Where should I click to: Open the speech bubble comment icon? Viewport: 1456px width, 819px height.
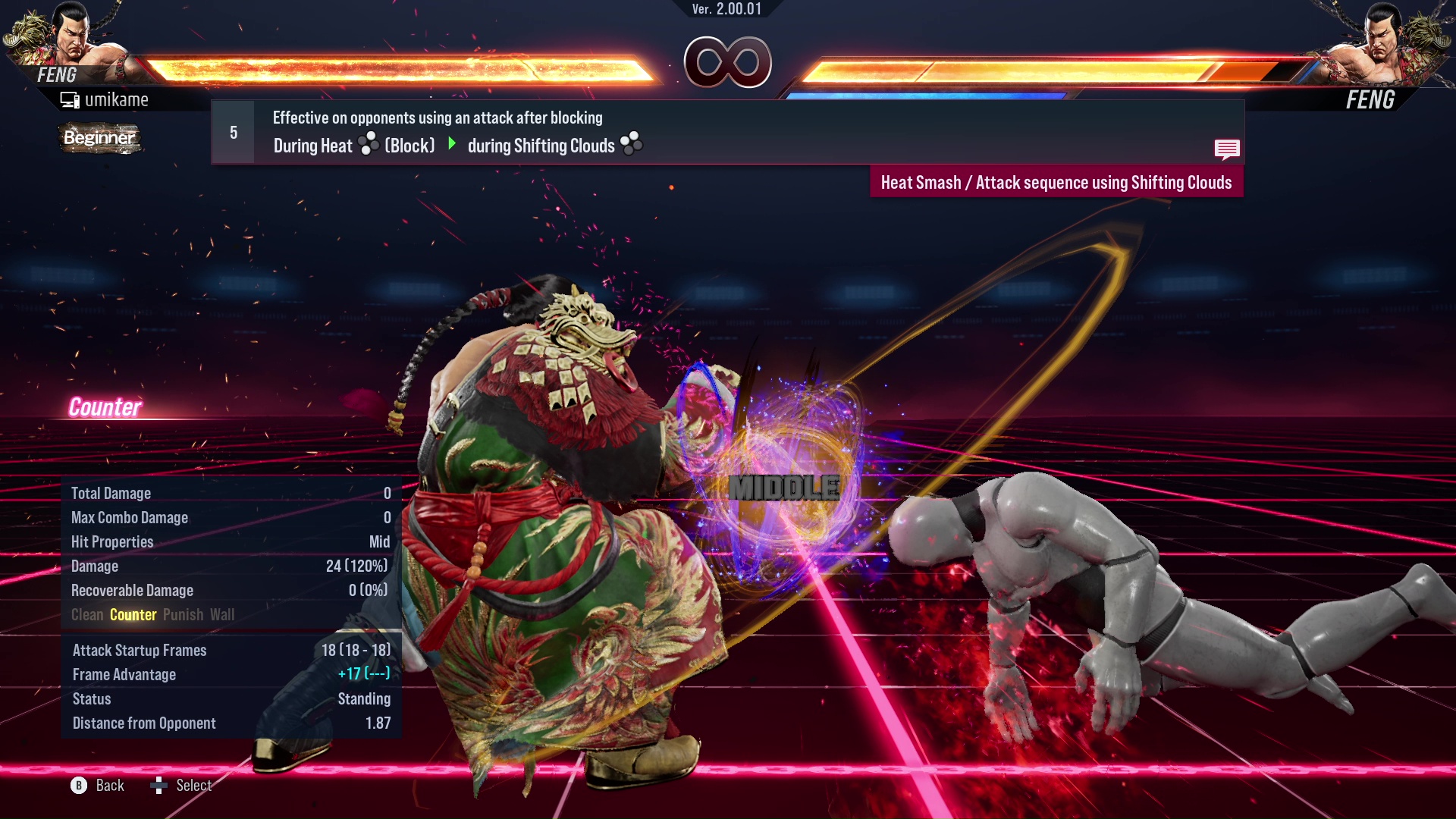tap(1228, 149)
